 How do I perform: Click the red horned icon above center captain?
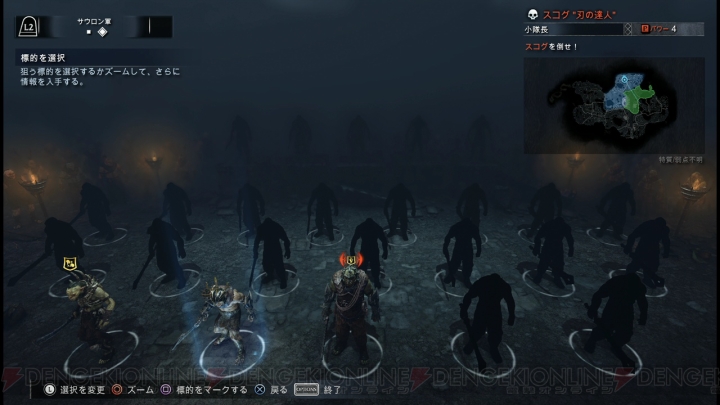click(x=352, y=259)
